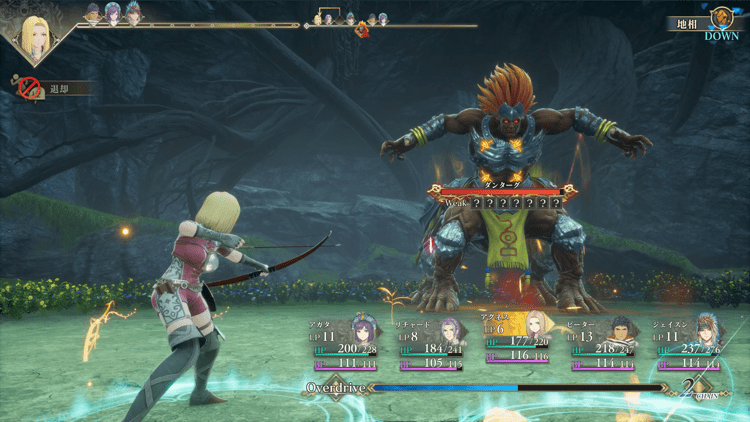Screen dimensions: 750x422
Task: Open the 地相 terrain indicator
Action: click(705, 22)
